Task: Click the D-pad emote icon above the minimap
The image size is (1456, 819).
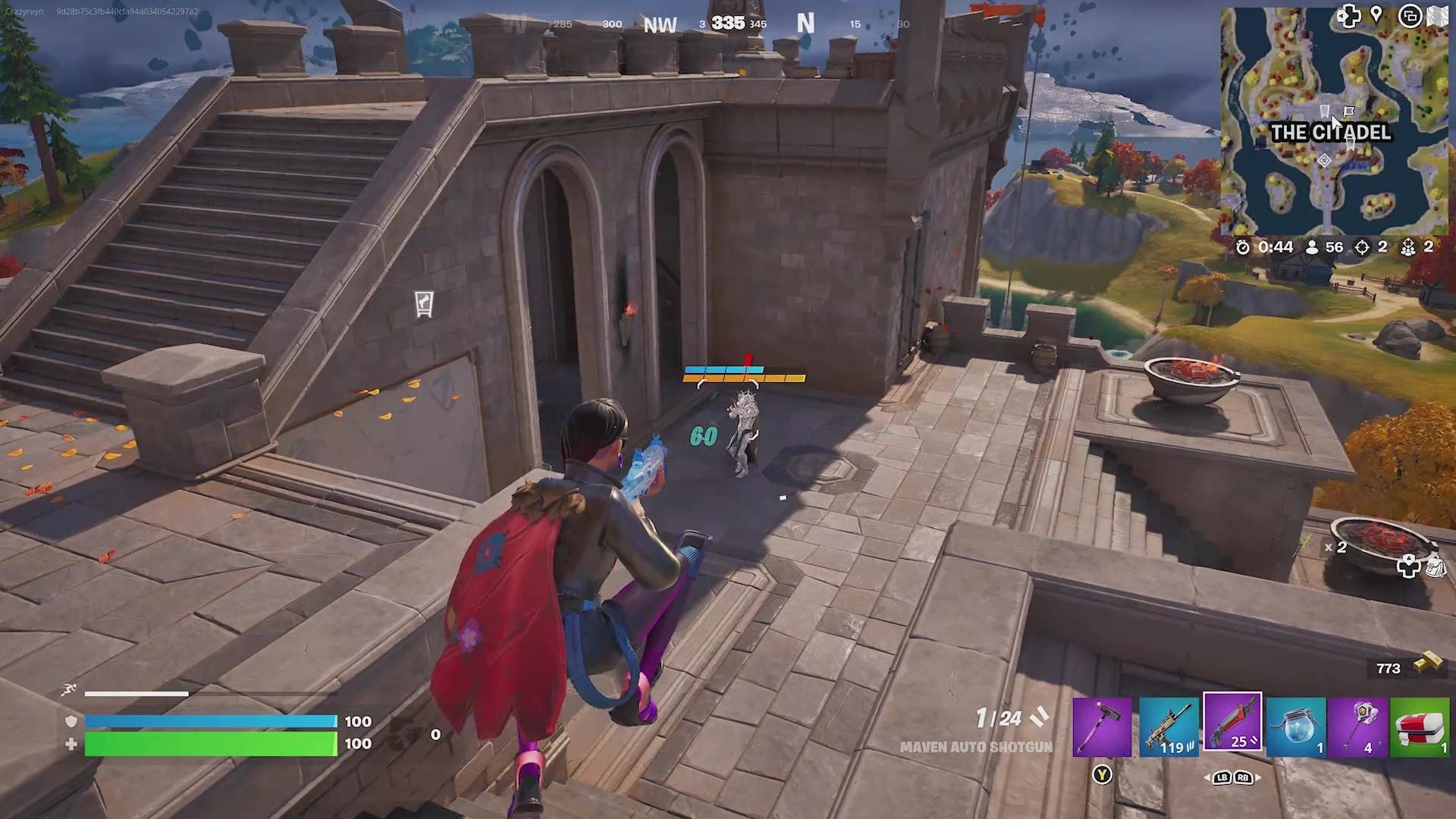Action: 1350,17
